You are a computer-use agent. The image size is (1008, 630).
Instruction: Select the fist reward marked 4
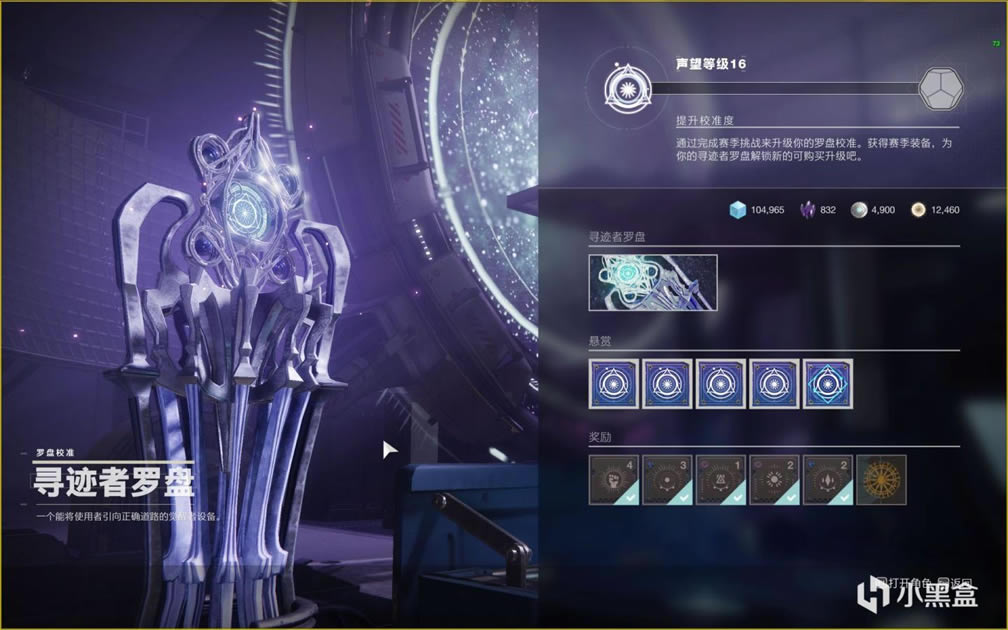pyautogui.click(x=613, y=480)
